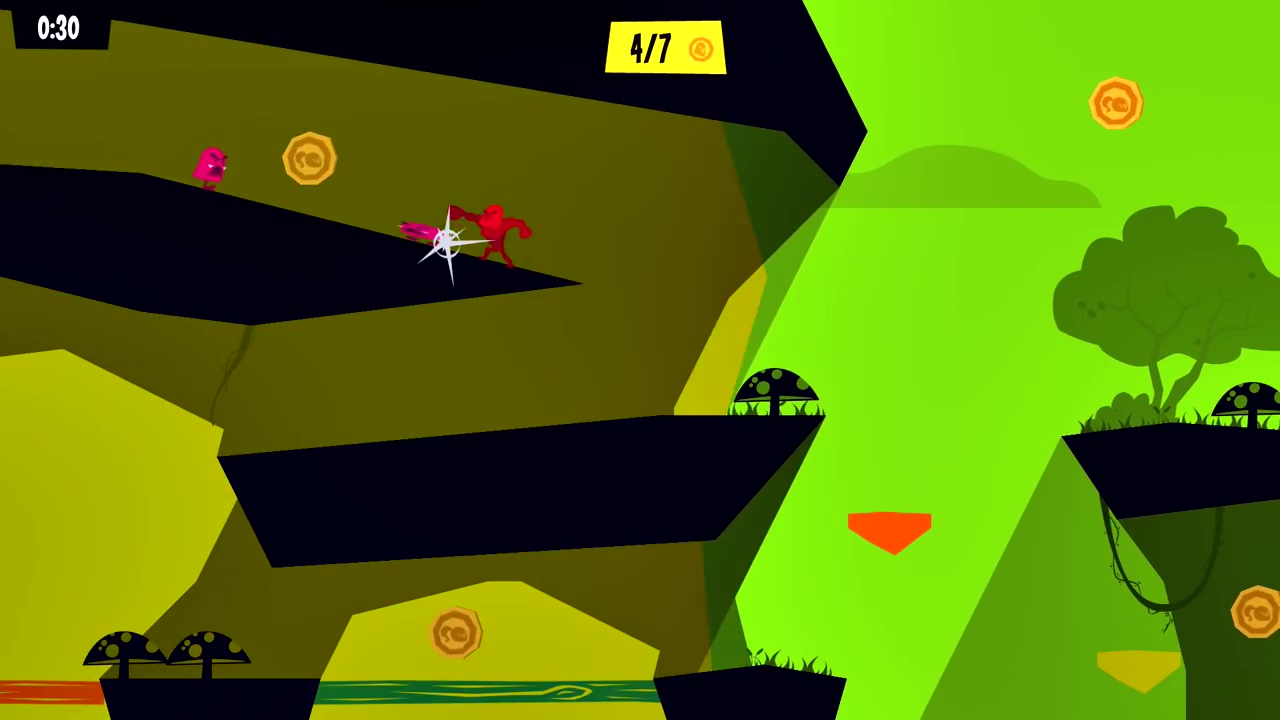This screenshot has width=1280, height=720.
Task: Collect the coin at the top right
Action: click(1117, 103)
